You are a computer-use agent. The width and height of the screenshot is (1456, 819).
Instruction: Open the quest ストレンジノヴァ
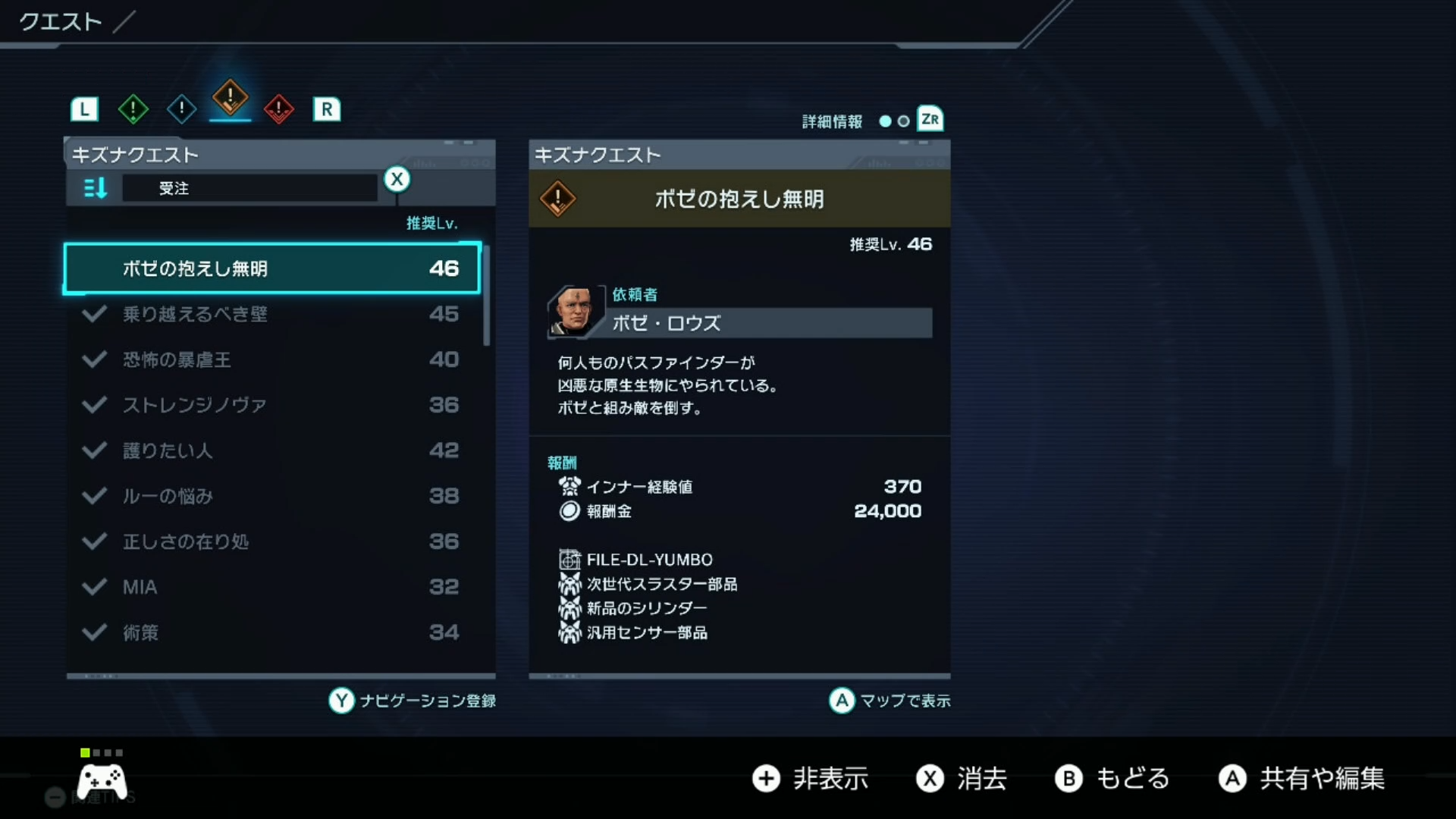point(271,405)
